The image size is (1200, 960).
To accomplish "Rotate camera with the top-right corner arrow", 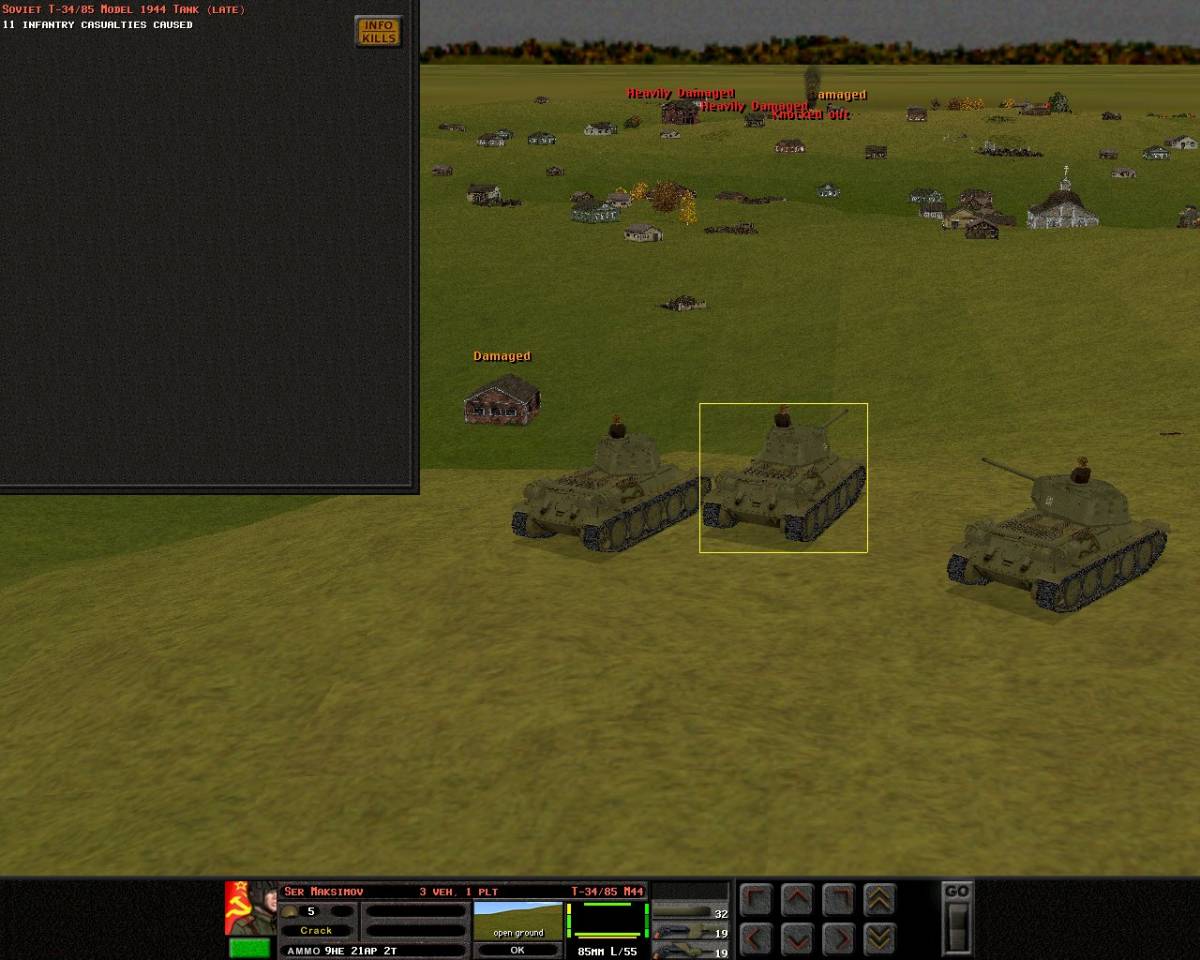I will coord(838,900).
